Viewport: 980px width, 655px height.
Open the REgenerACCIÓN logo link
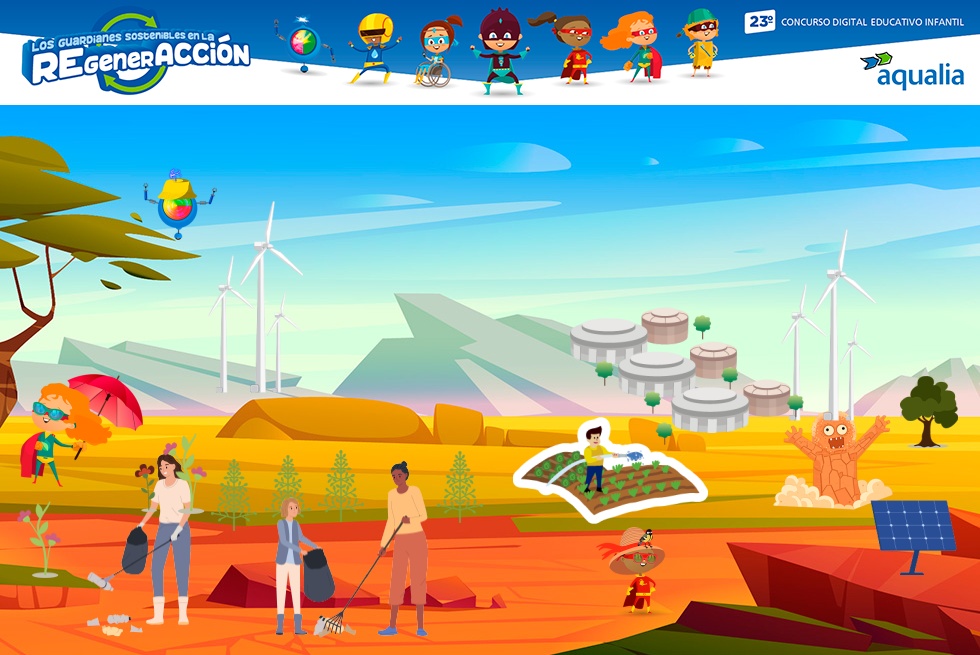pyautogui.click(x=136, y=55)
